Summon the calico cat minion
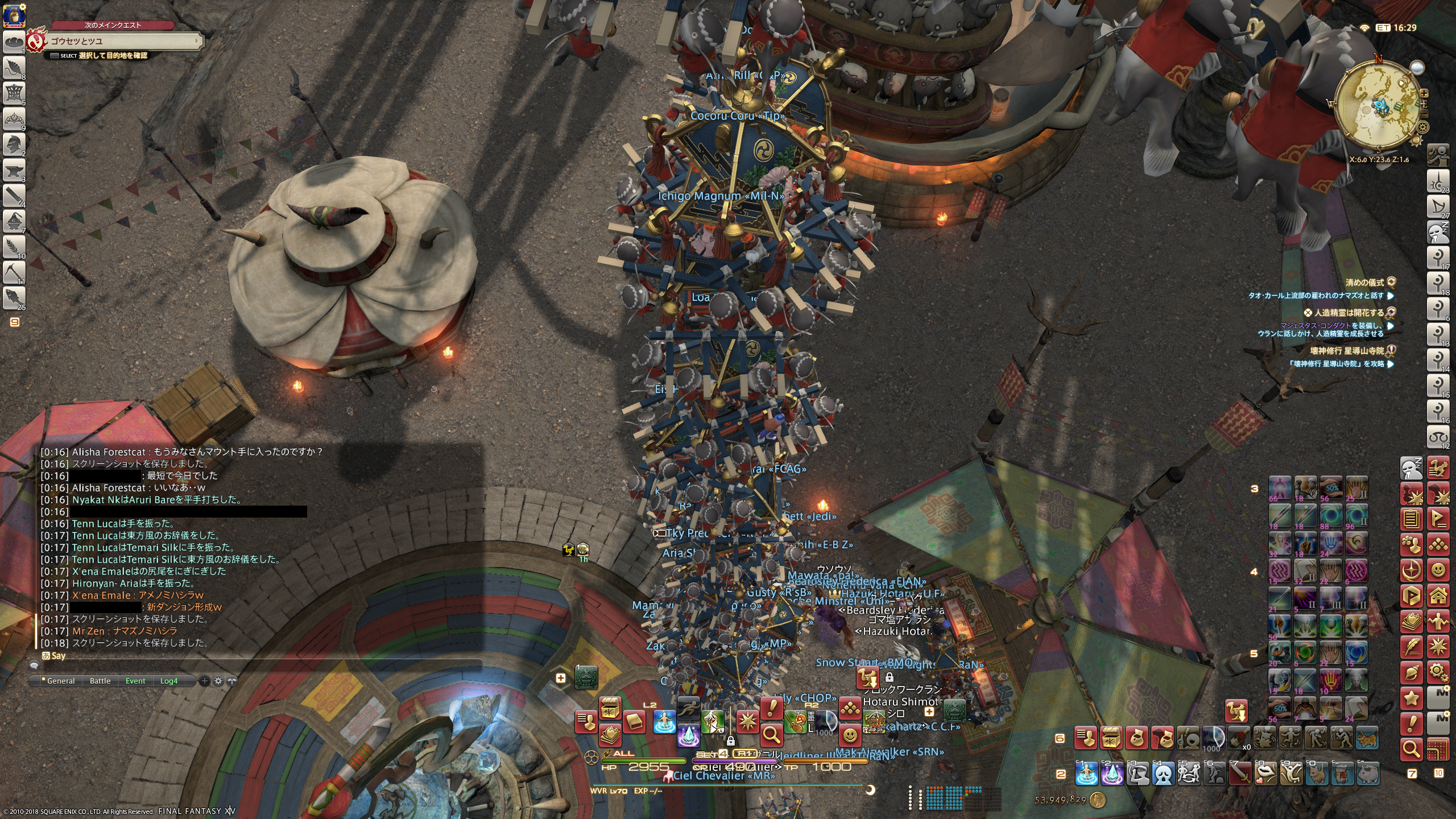1456x819 pixels. tap(1368, 738)
